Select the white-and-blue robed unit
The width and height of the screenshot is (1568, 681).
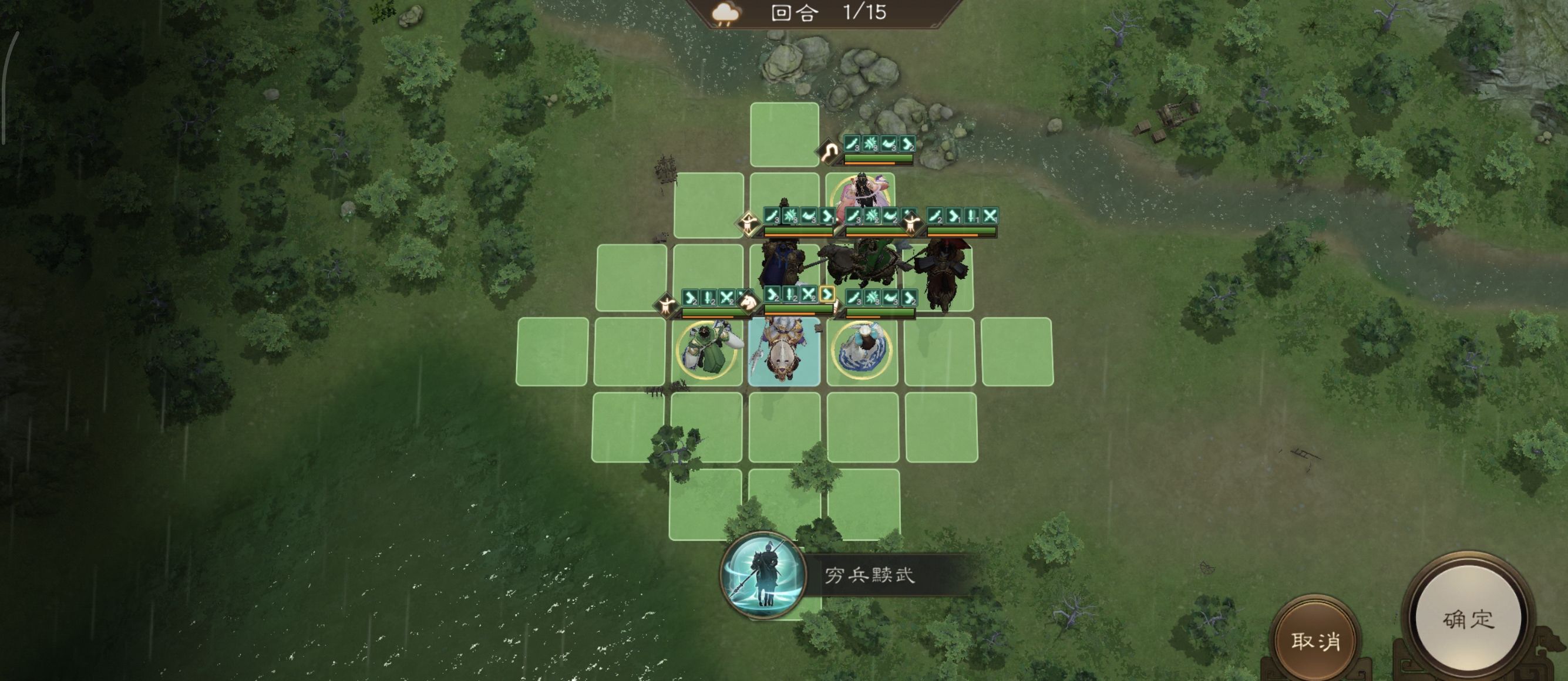[x=862, y=352]
